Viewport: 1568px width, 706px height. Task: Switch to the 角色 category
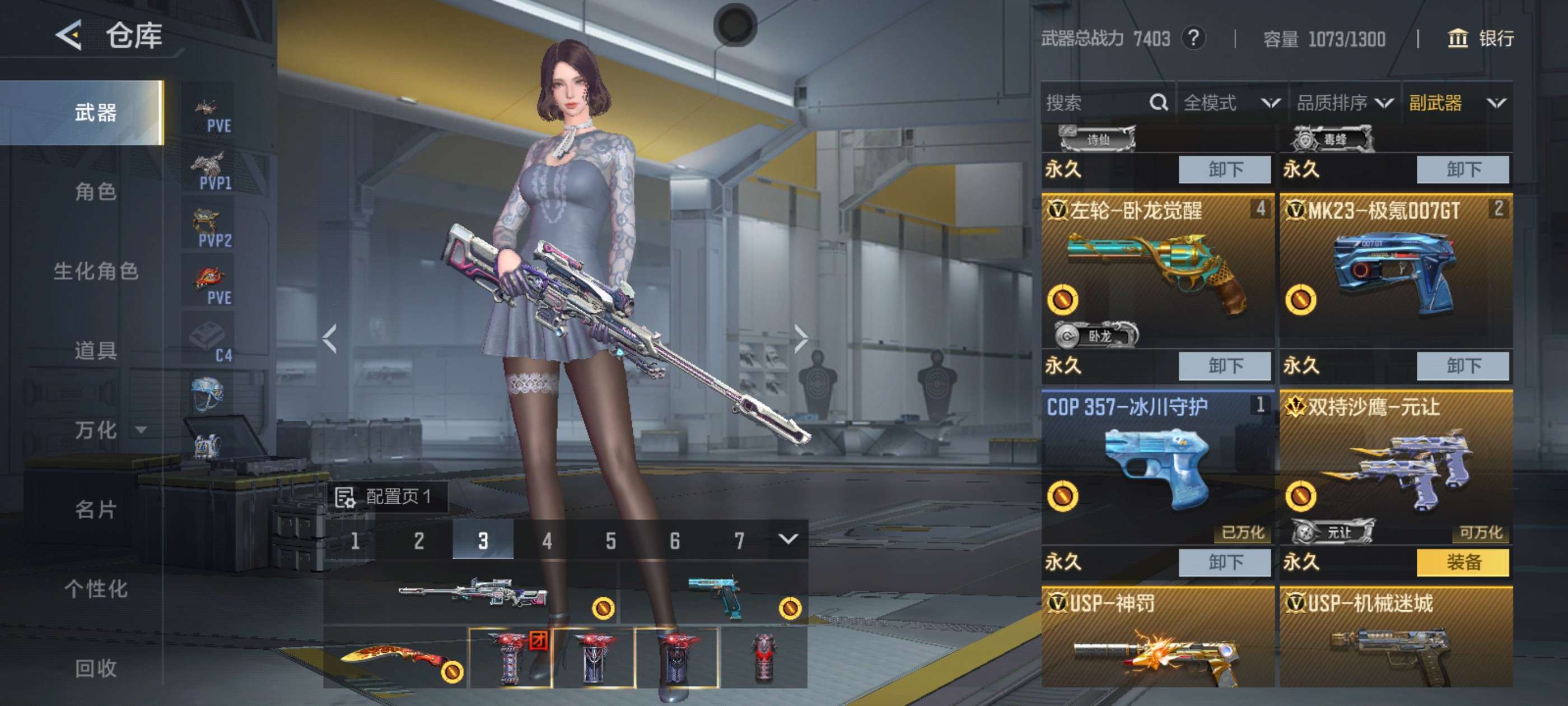[x=96, y=192]
